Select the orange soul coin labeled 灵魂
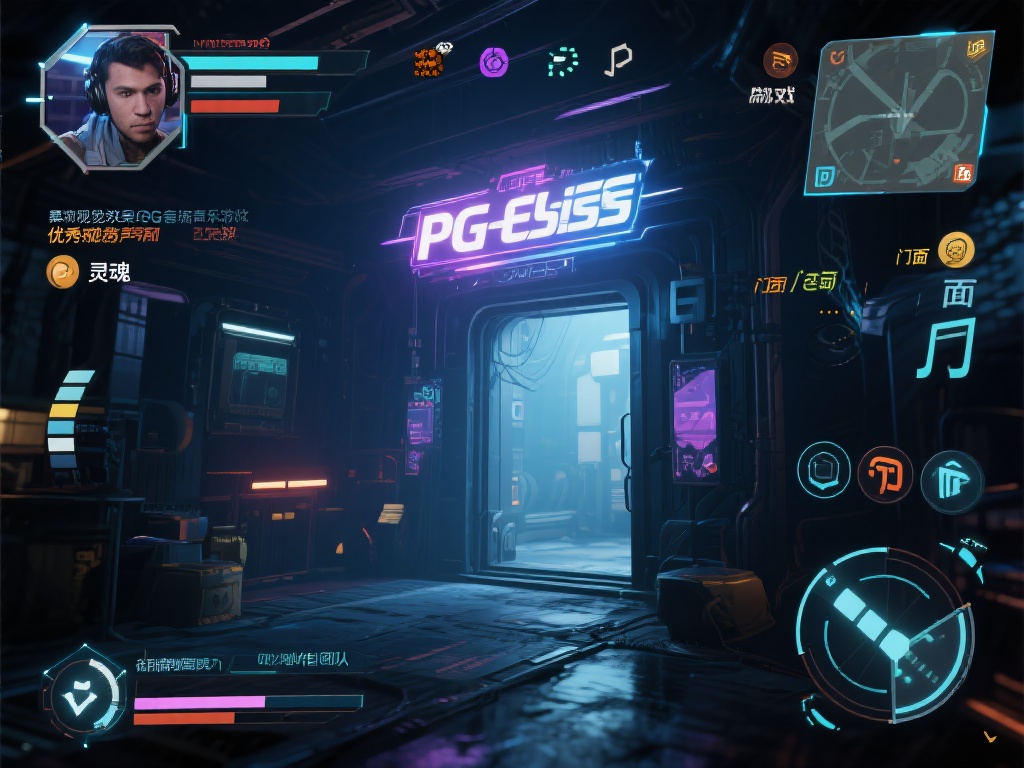This screenshot has width=1024, height=768. pos(63,271)
